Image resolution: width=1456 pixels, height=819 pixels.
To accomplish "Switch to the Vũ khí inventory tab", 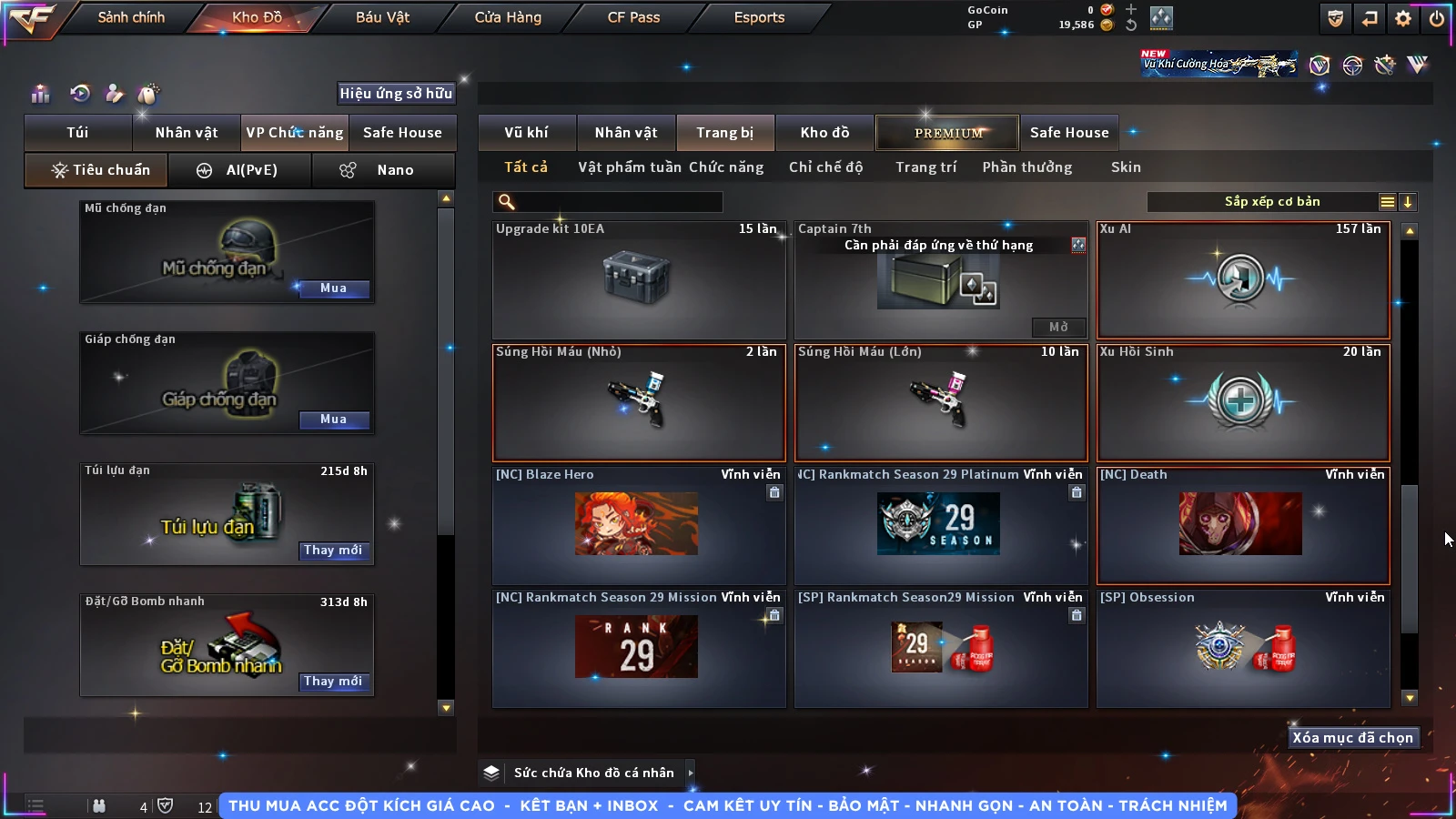I will pyautogui.click(x=526, y=133).
